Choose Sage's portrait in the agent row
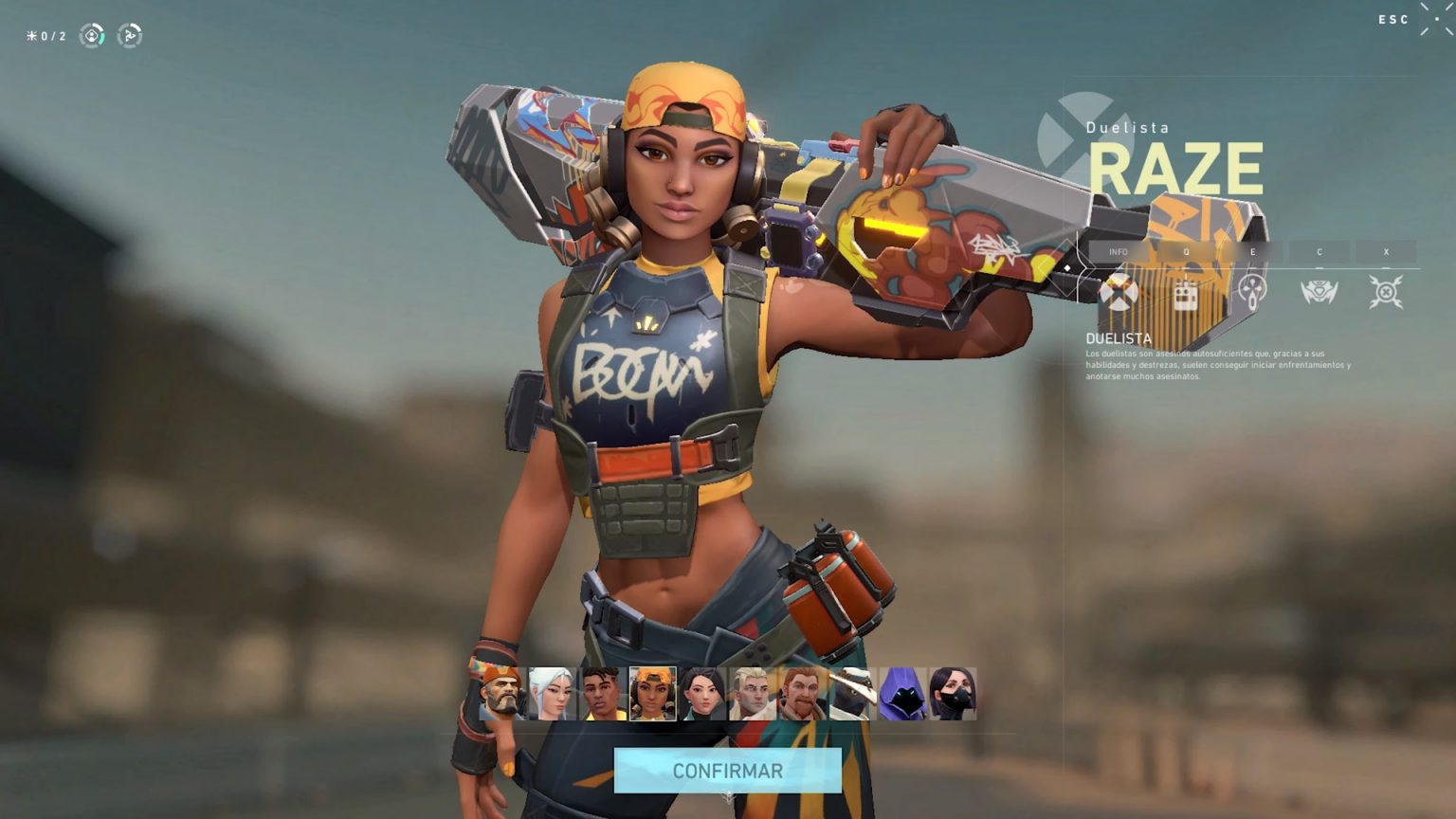Viewport: 1456px width, 819px height. point(703,694)
